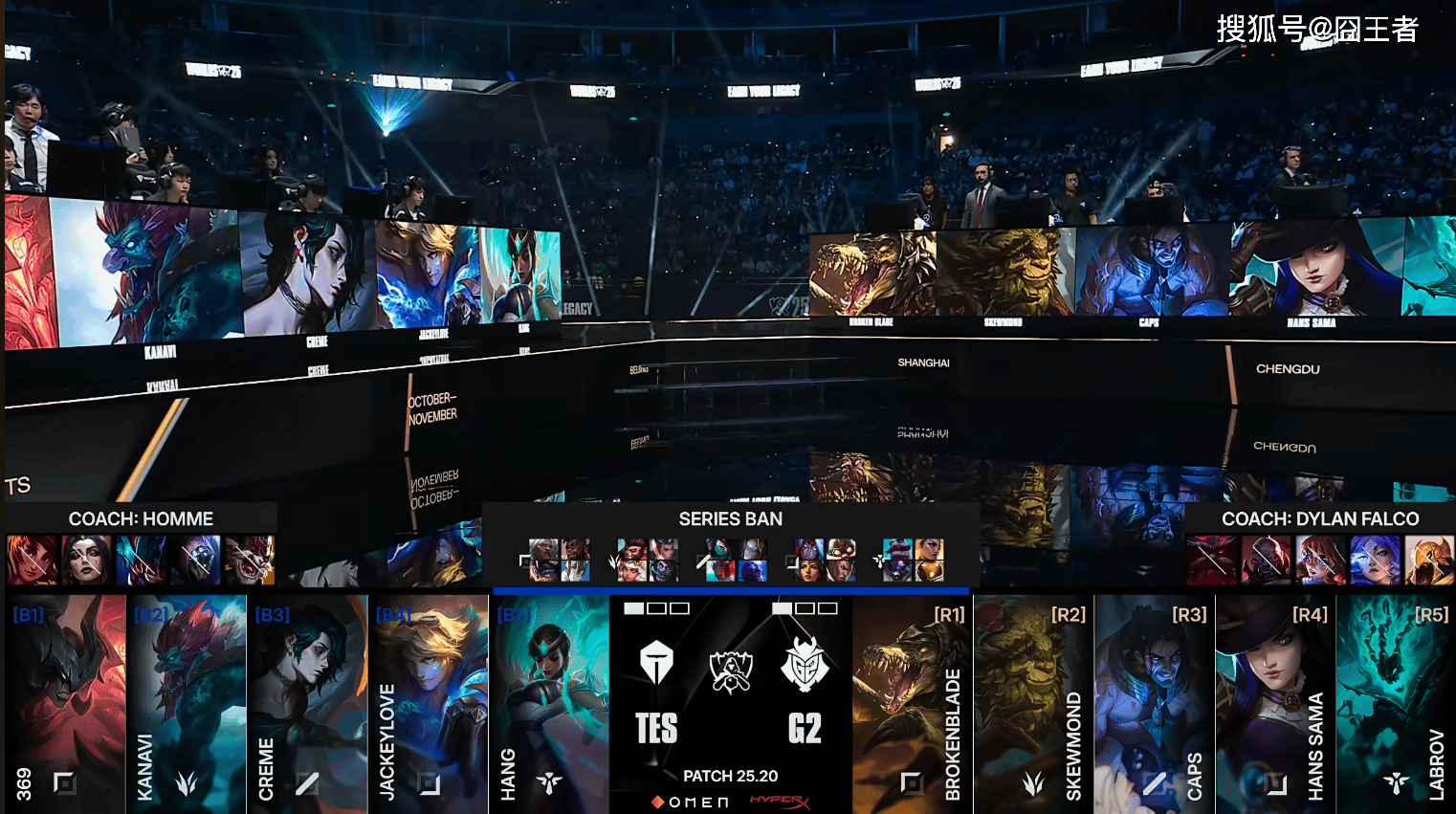Select Kanavi's B2 pick card

click(187, 703)
